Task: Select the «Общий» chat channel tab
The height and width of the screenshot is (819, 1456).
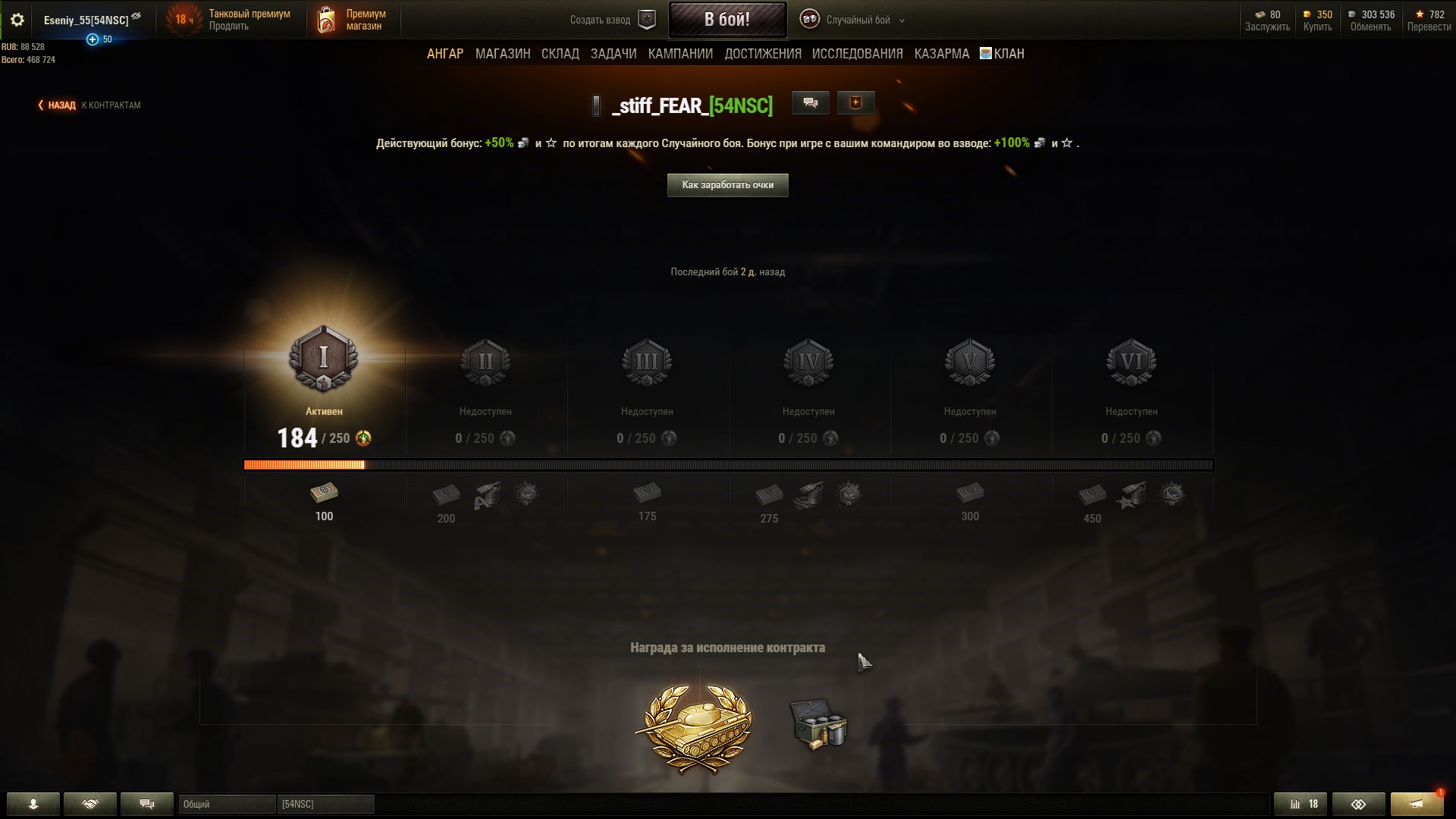Action: click(226, 804)
